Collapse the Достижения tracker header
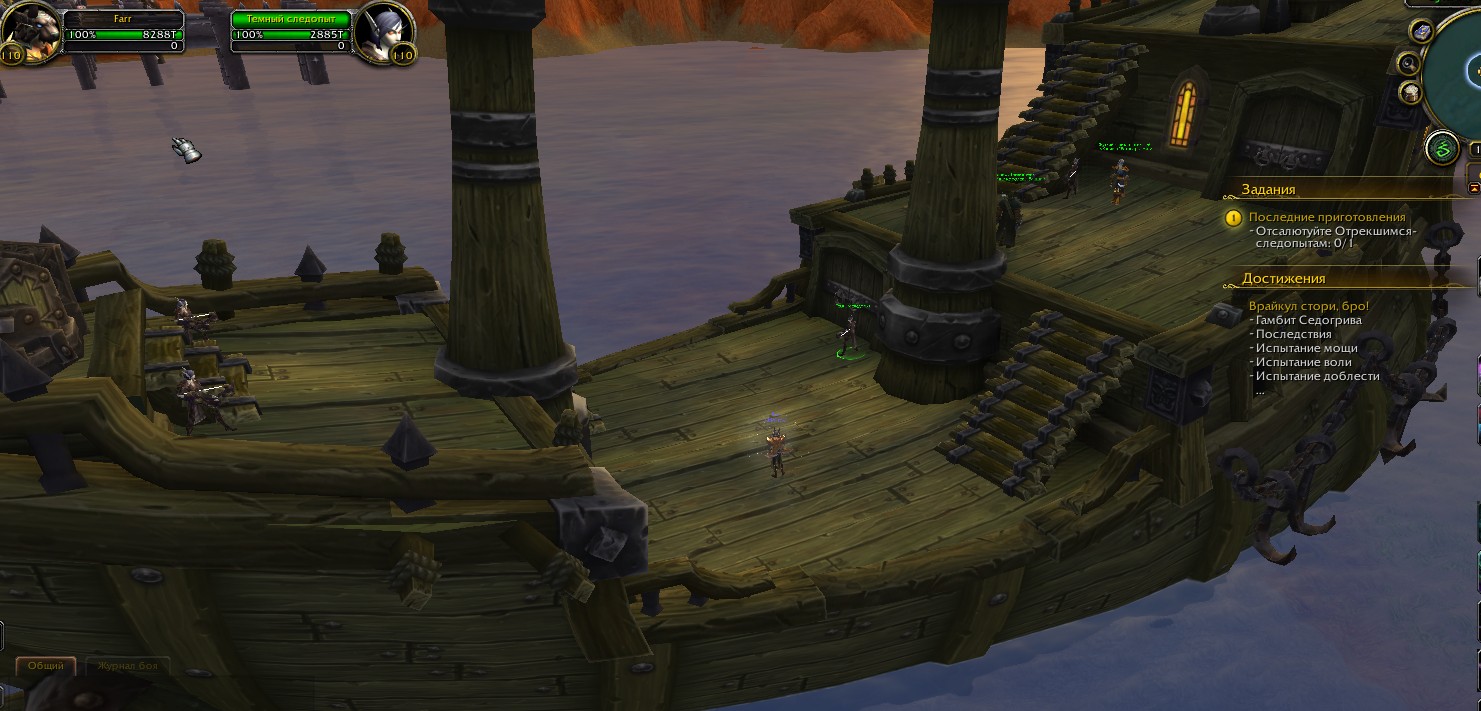 click(1283, 279)
